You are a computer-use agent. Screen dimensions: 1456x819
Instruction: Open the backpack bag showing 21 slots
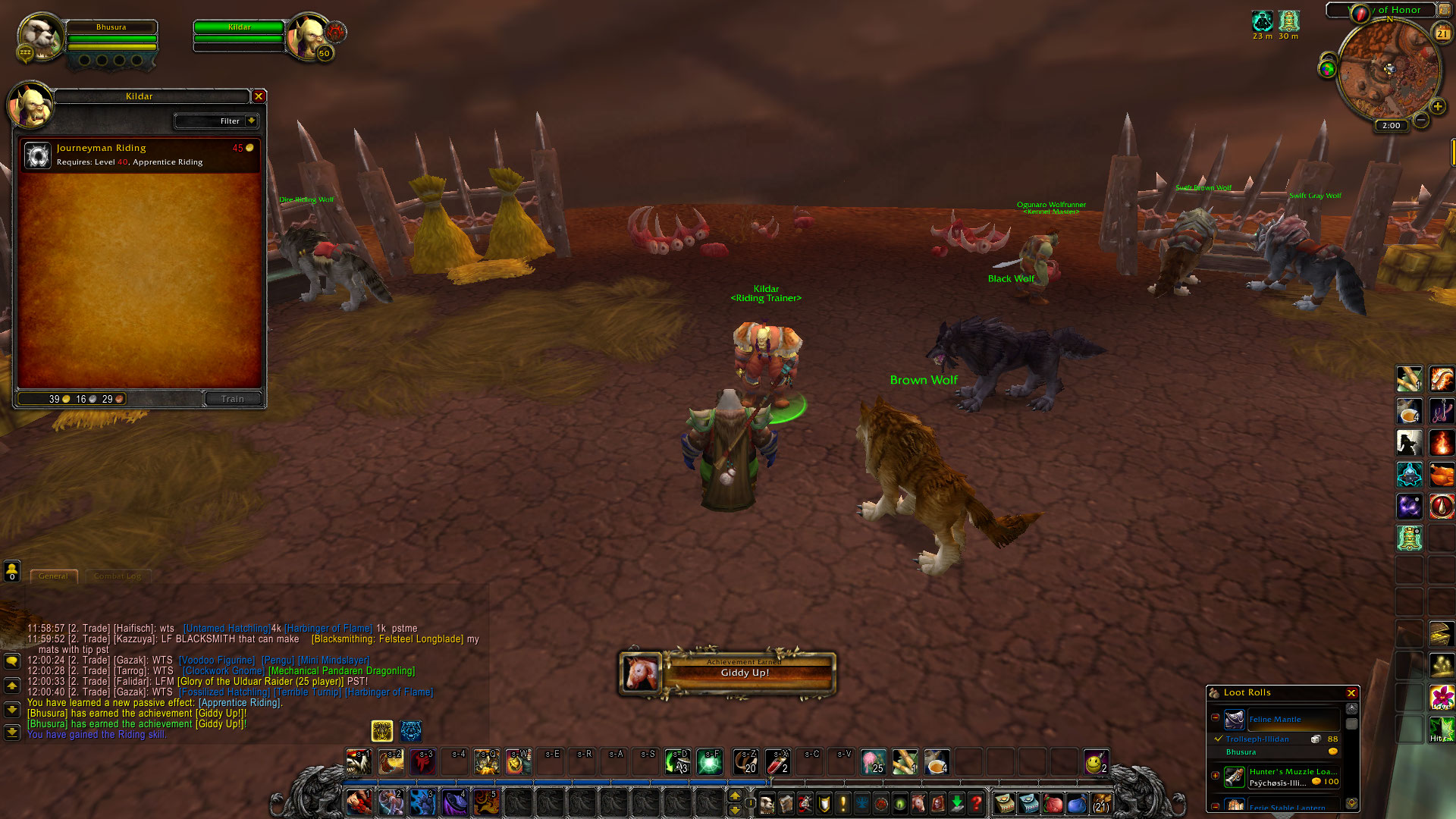1100,802
